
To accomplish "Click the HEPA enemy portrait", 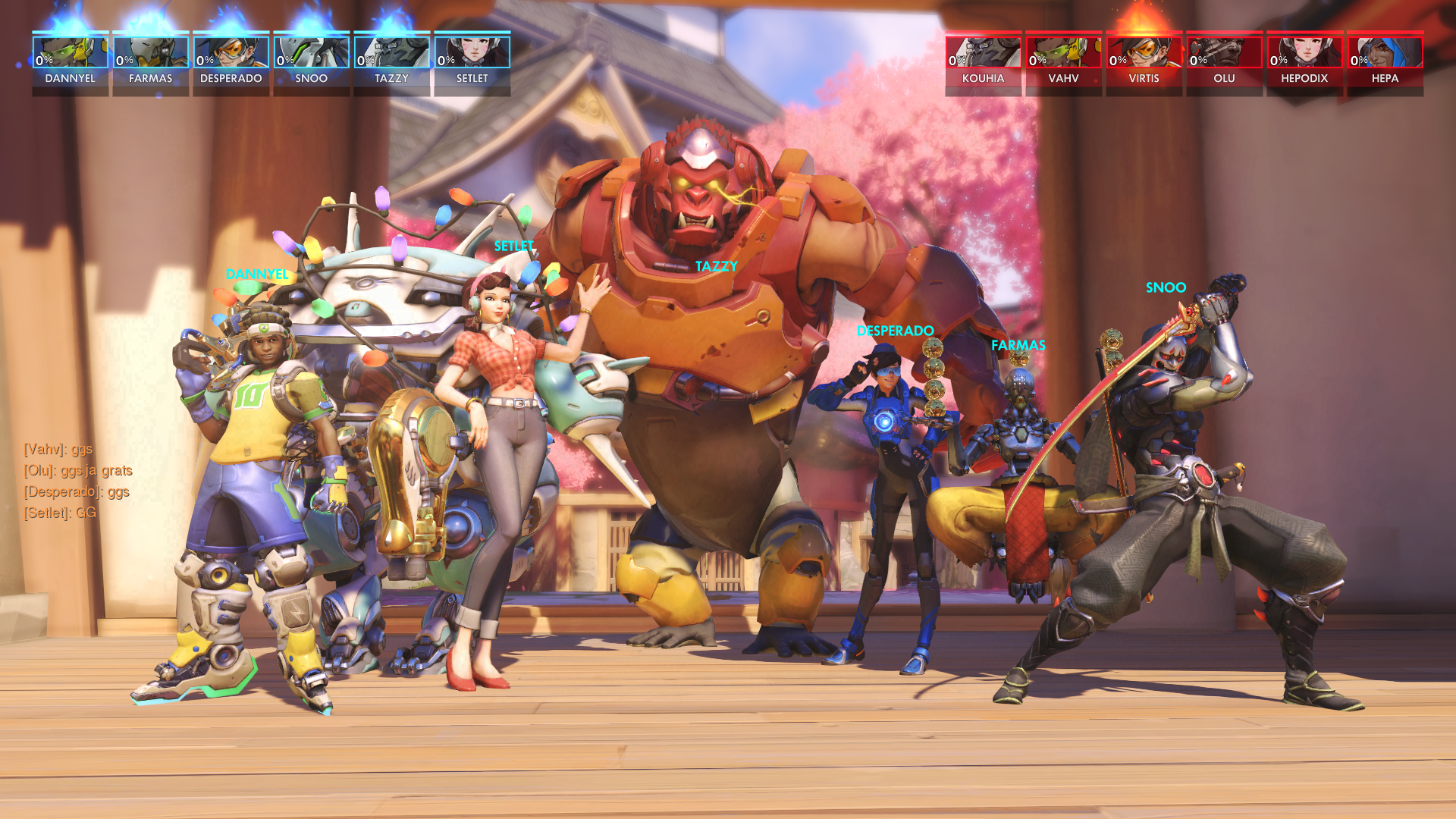I will point(1385,53).
